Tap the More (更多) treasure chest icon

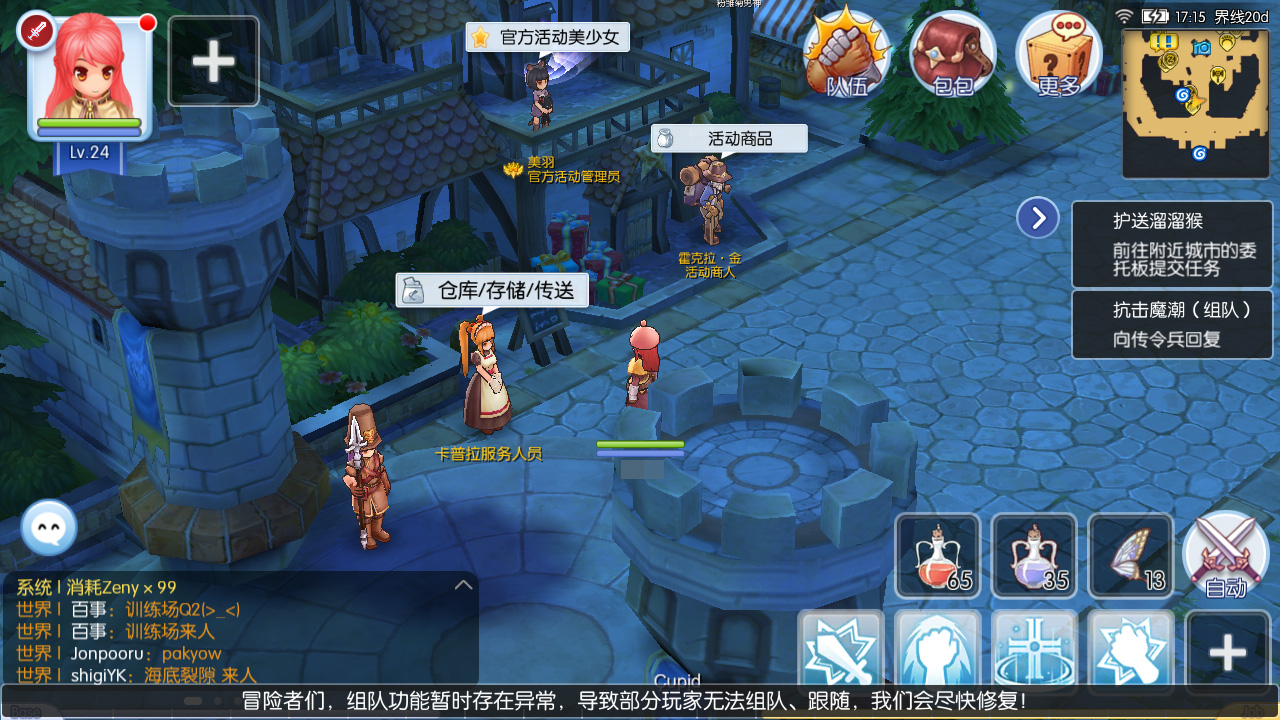[1058, 55]
